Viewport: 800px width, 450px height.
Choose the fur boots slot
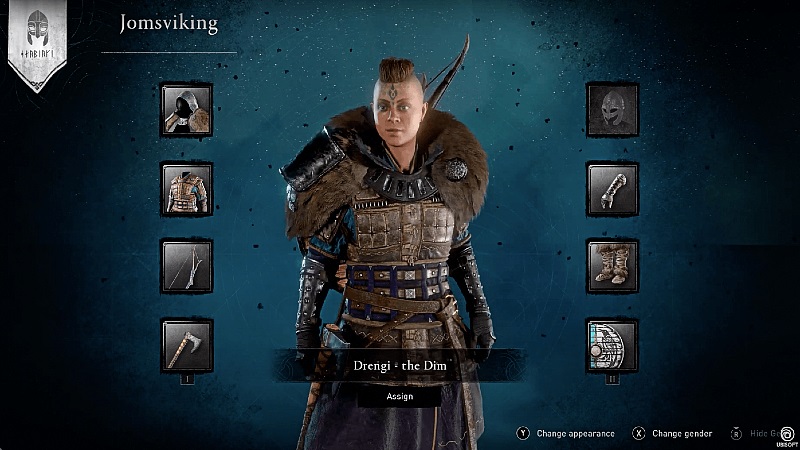pyautogui.click(x=612, y=266)
